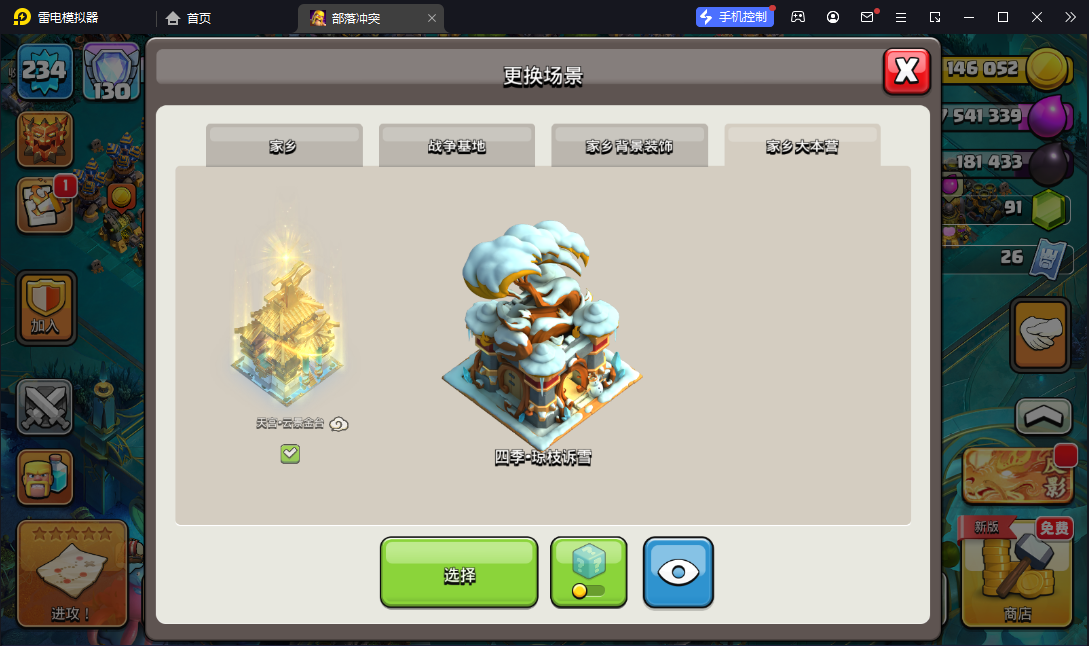Image resolution: width=1089 pixels, height=646 pixels.
Task: Click the 手机控制 button in title bar
Action: tap(735, 17)
